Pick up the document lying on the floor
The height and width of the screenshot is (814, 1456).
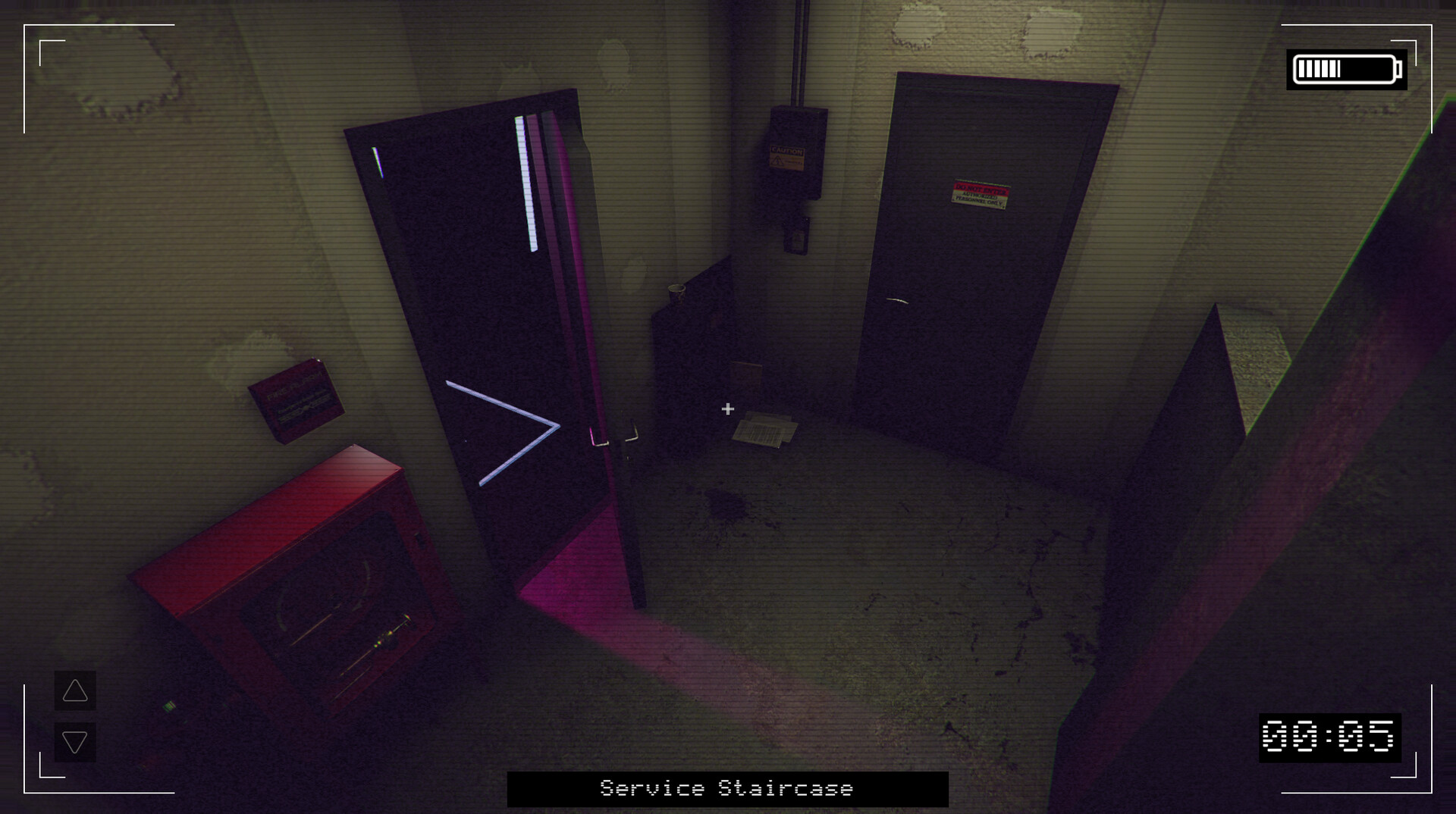tap(766, 428)
